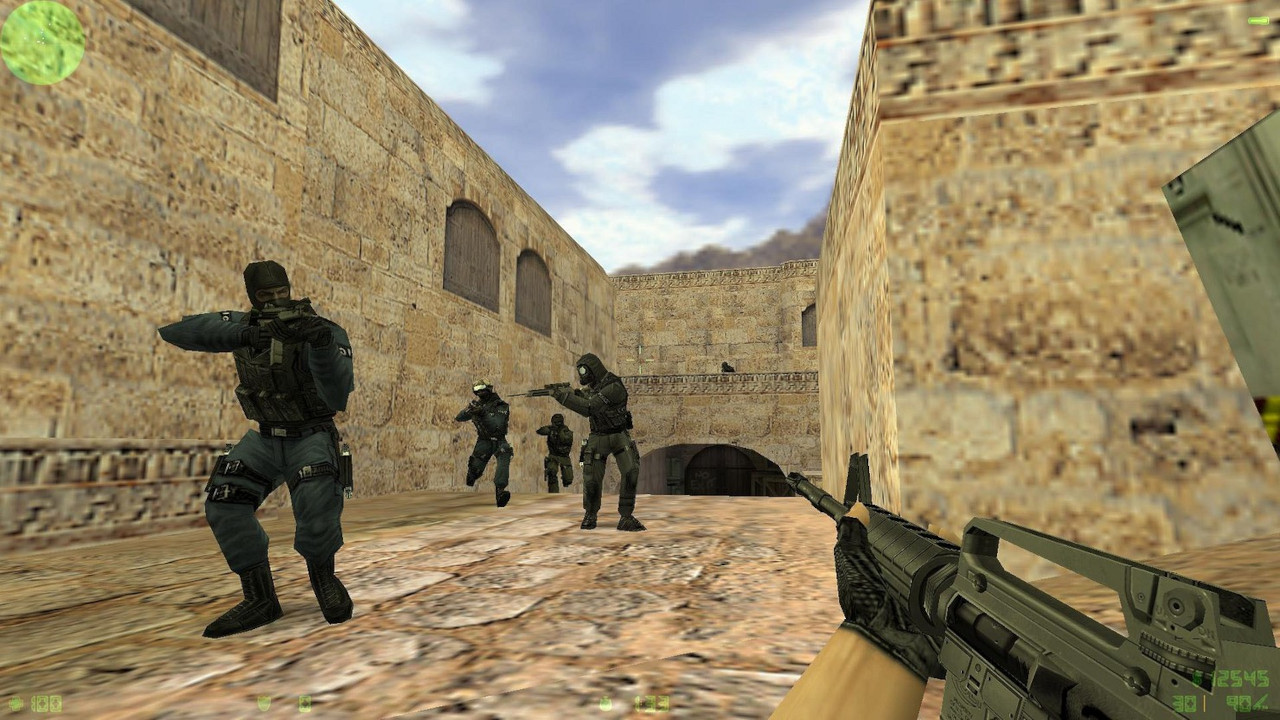Click the round timer clock icon
Image resolution: width=1280 pixels, height=720 pixels.
click(x=606, y=703)
